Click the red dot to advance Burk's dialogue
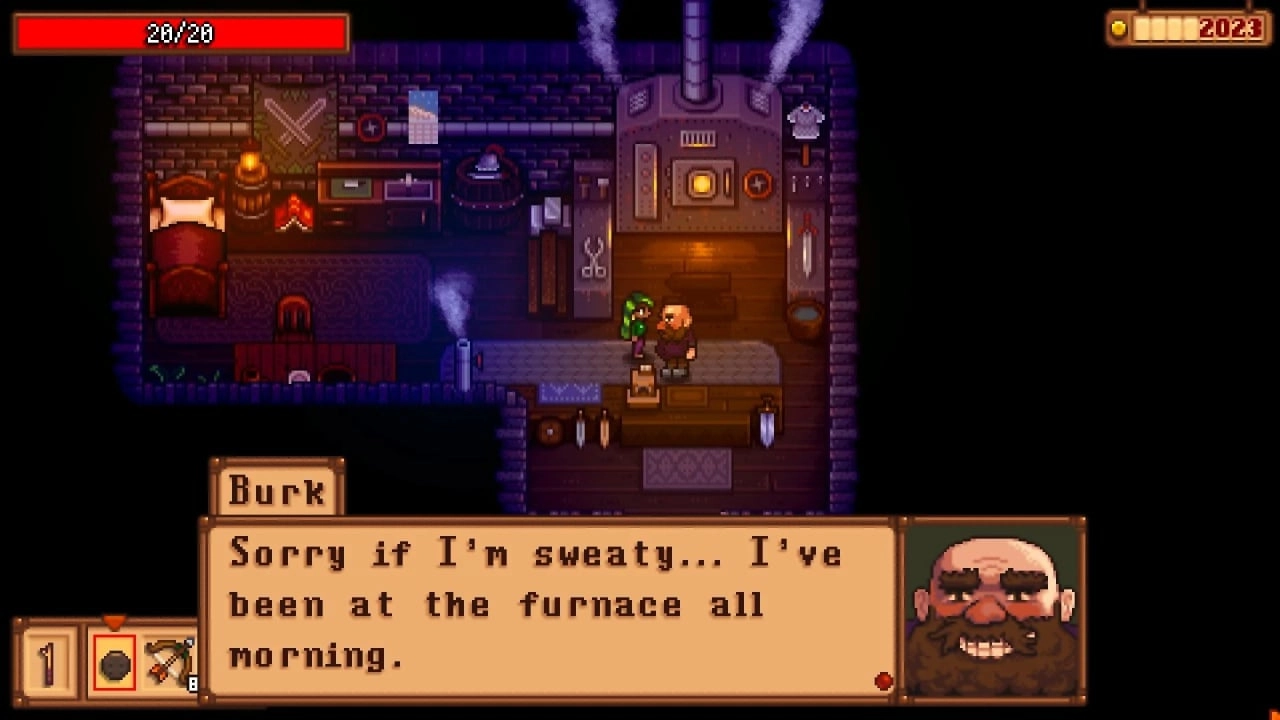This screenshot has height=720, width=1280. (x=883, y=680)
